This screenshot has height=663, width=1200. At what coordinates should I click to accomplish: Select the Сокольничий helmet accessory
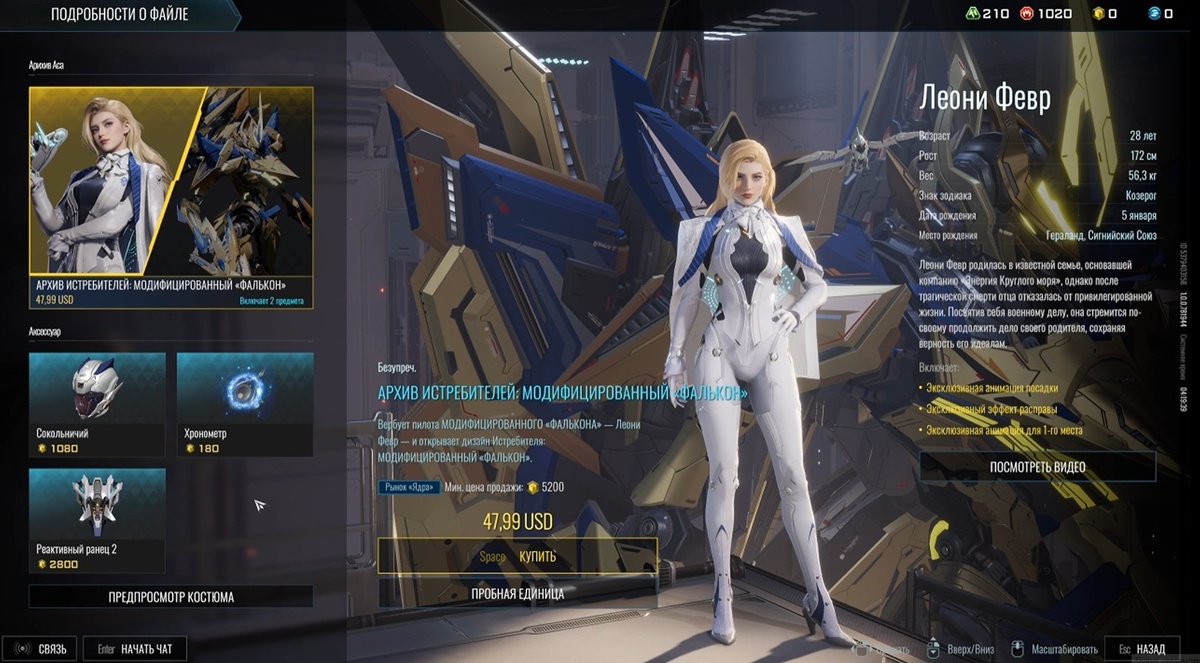click(x=97, y=404)
